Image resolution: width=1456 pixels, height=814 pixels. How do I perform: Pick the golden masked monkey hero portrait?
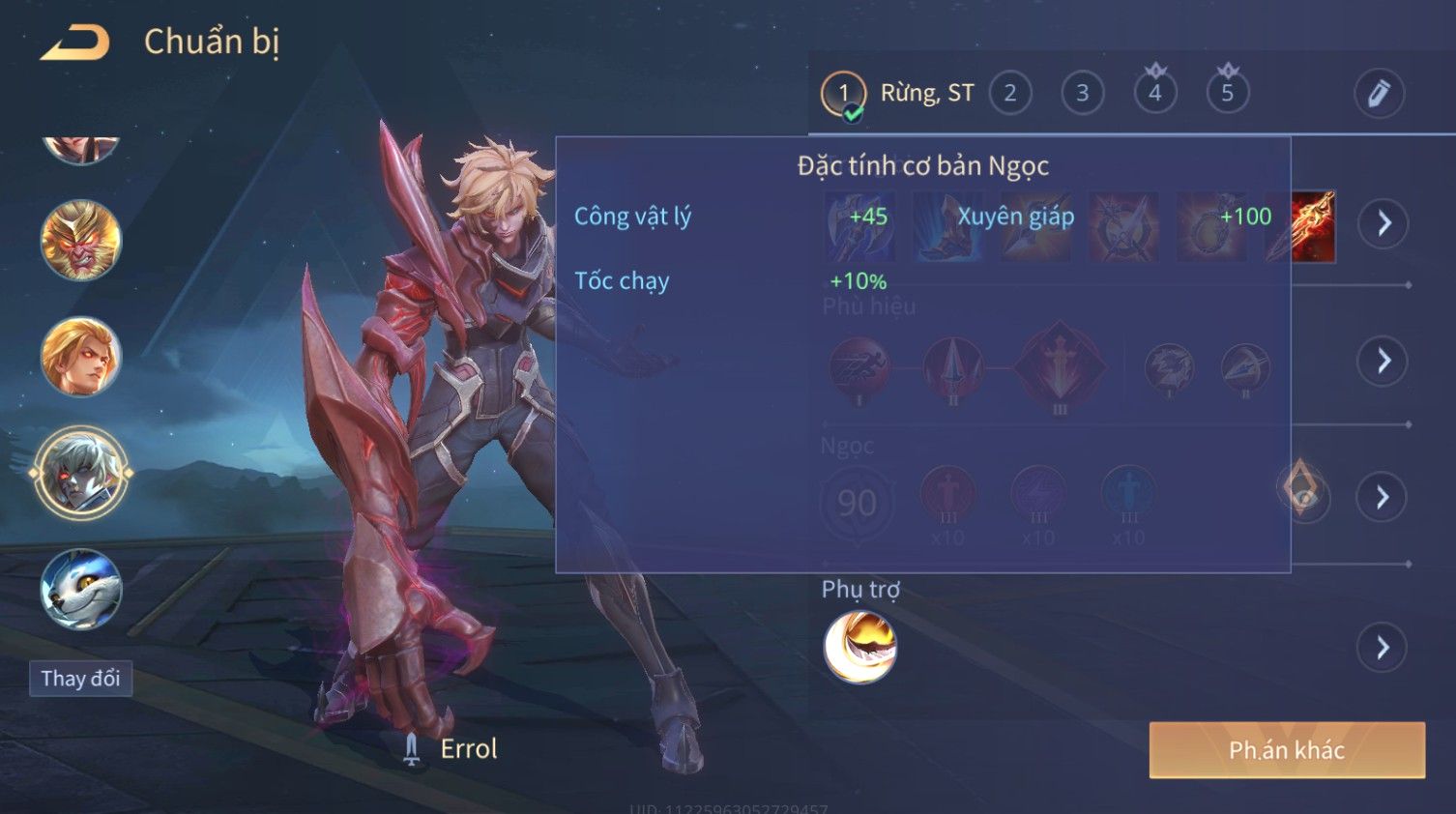click(80, 240)
